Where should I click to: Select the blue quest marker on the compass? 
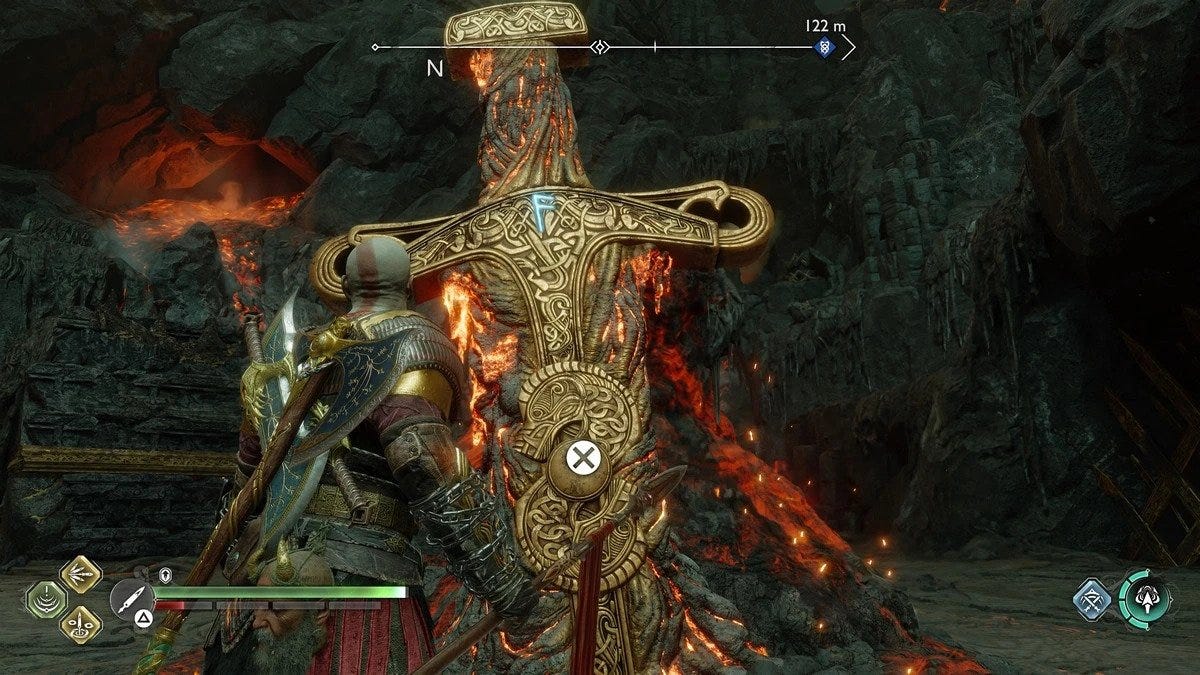[823, 47]
